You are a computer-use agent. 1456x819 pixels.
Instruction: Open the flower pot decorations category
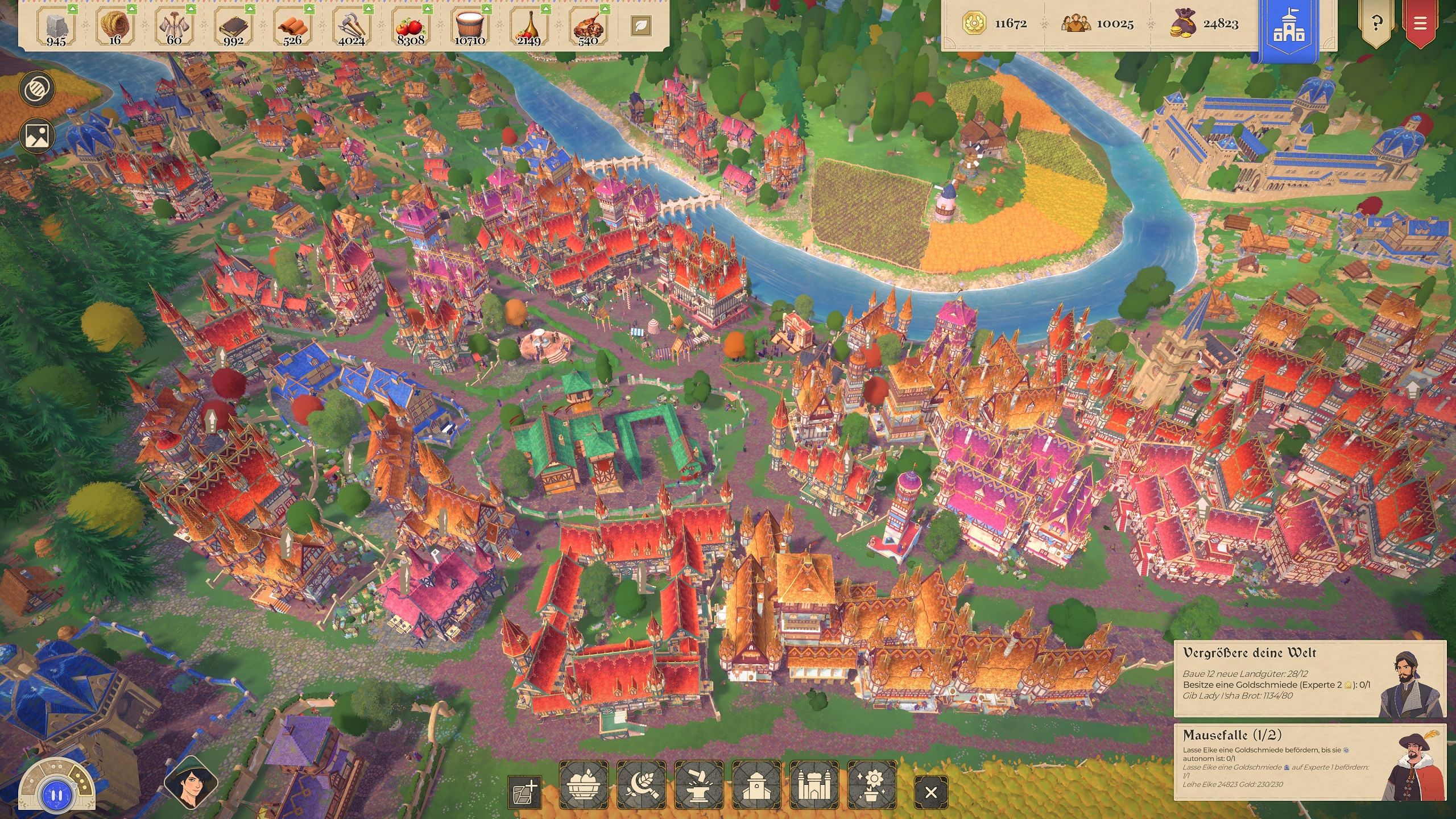coord(872,785)
